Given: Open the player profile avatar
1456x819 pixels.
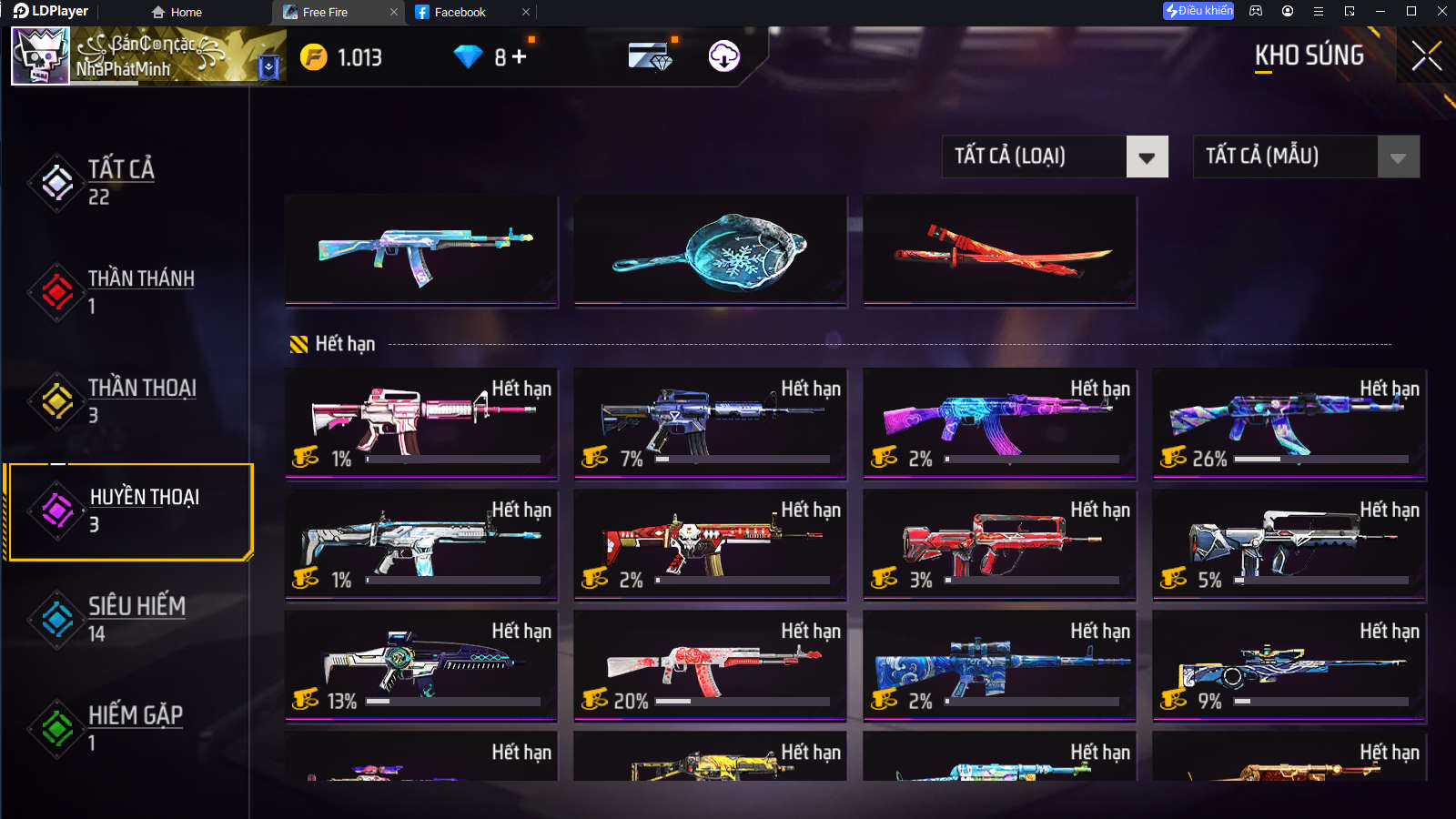Looking at the screenshot, I should point(40,56).
